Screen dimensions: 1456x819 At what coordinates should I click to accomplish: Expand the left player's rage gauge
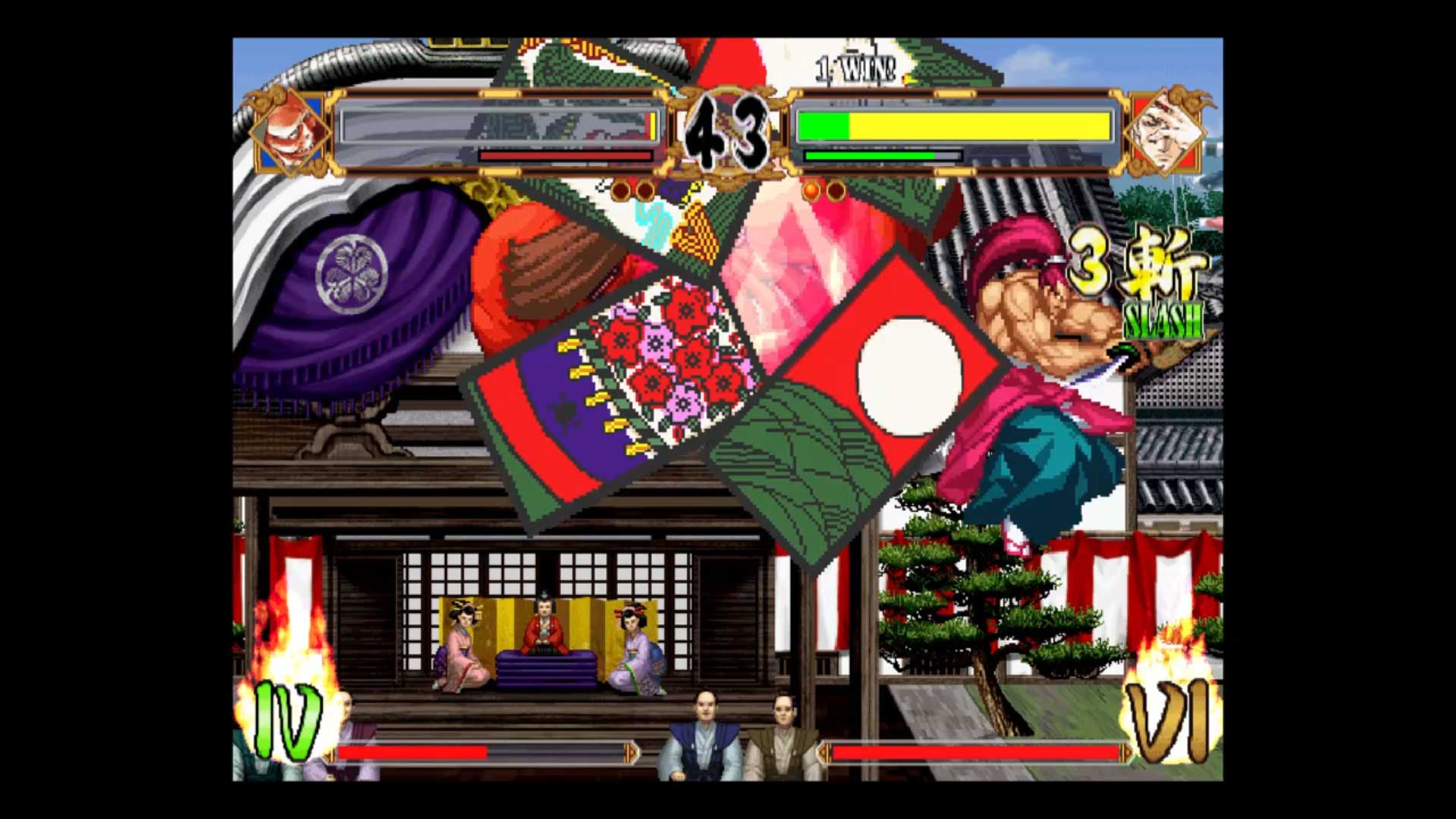coord(565,155)
